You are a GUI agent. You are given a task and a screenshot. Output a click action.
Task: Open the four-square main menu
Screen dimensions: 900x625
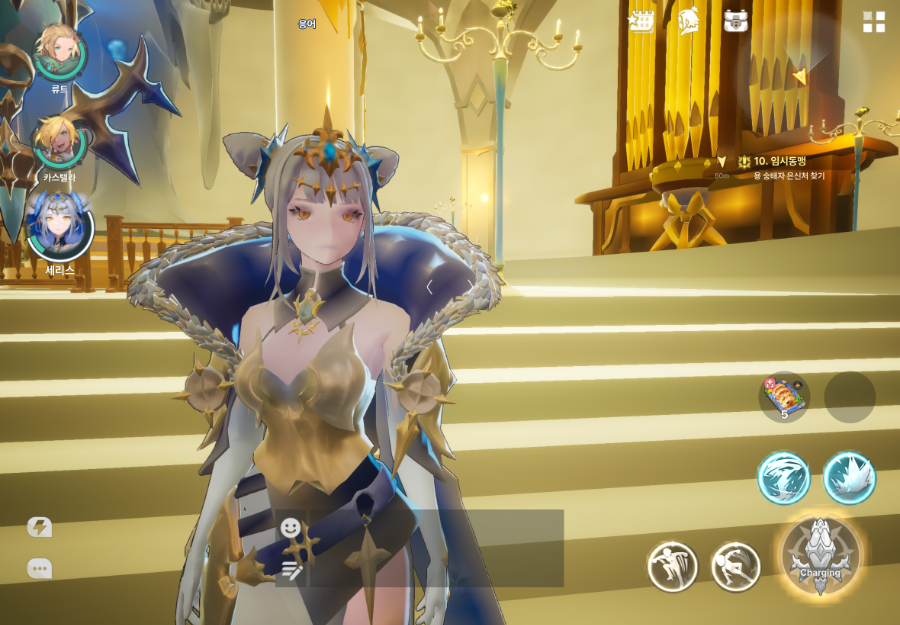tap(874, 22)
